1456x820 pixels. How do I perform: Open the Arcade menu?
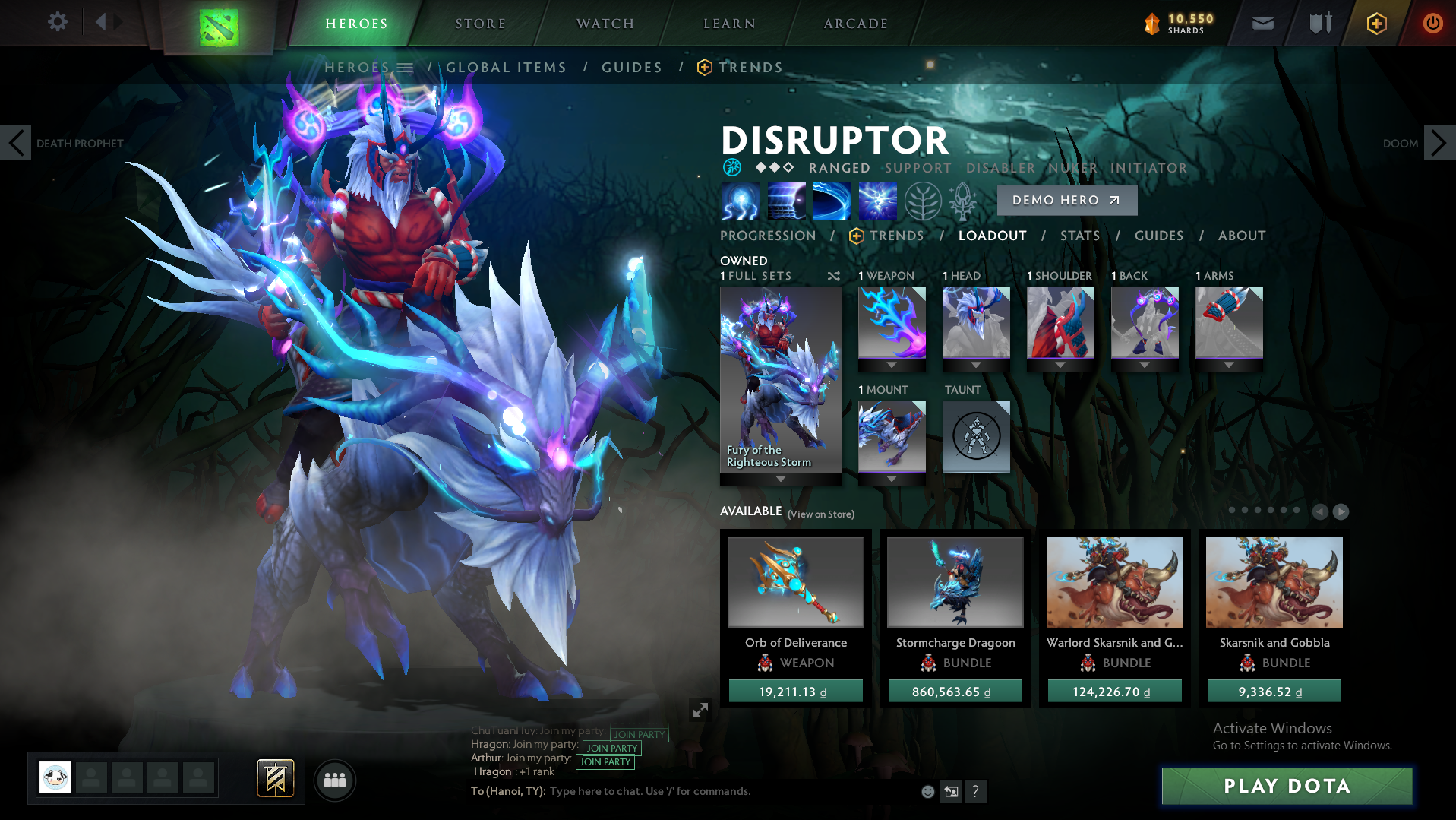pyautogui.click(x=854, y=23)
